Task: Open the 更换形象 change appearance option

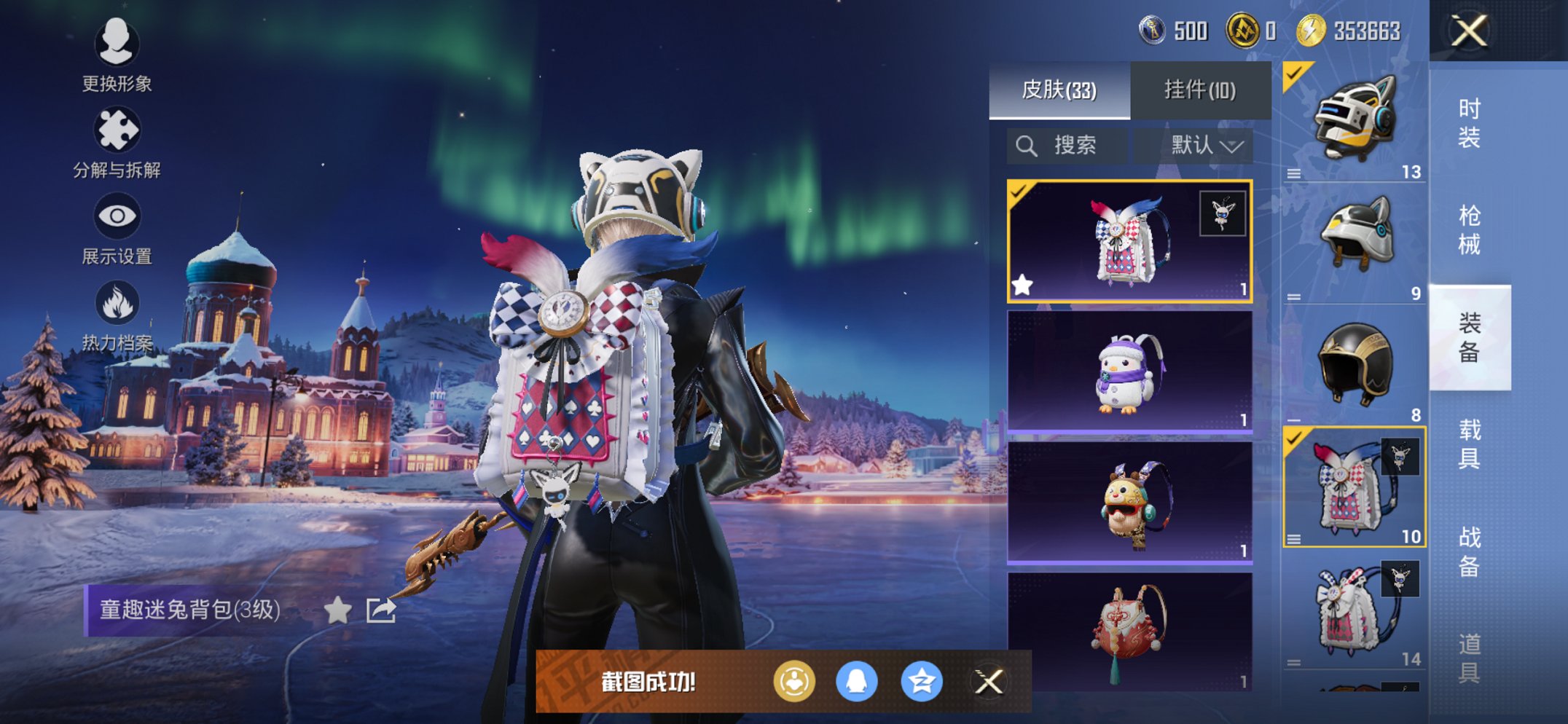Action: tap(117, 55)
